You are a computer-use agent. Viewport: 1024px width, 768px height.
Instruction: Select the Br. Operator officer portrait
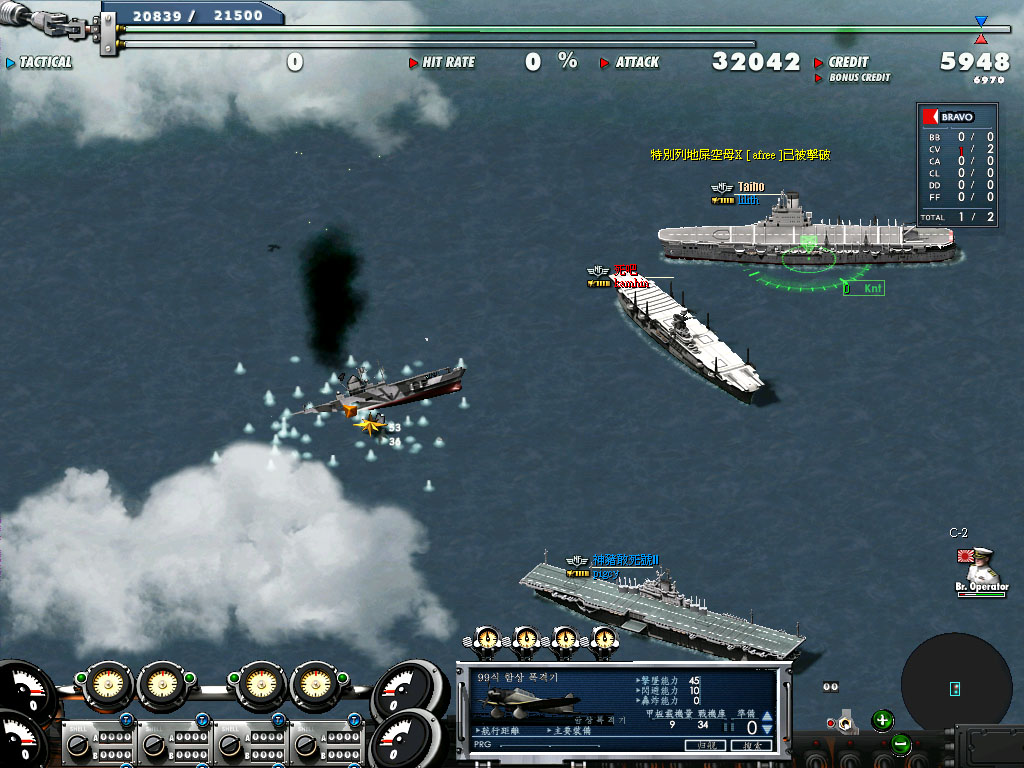[981, 567]
